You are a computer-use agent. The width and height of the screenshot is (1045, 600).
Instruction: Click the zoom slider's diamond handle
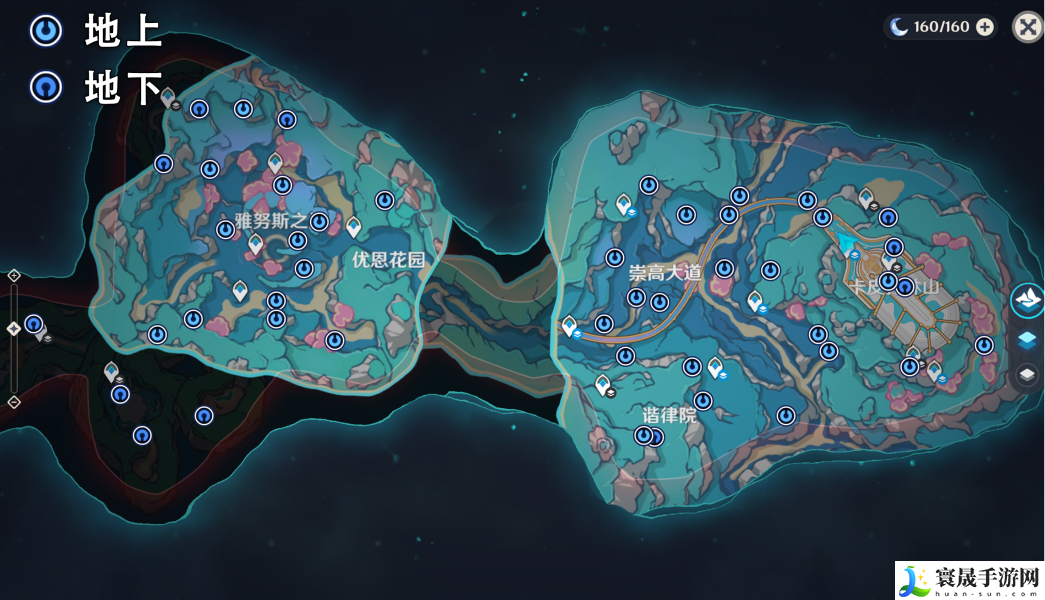point(14,328)
